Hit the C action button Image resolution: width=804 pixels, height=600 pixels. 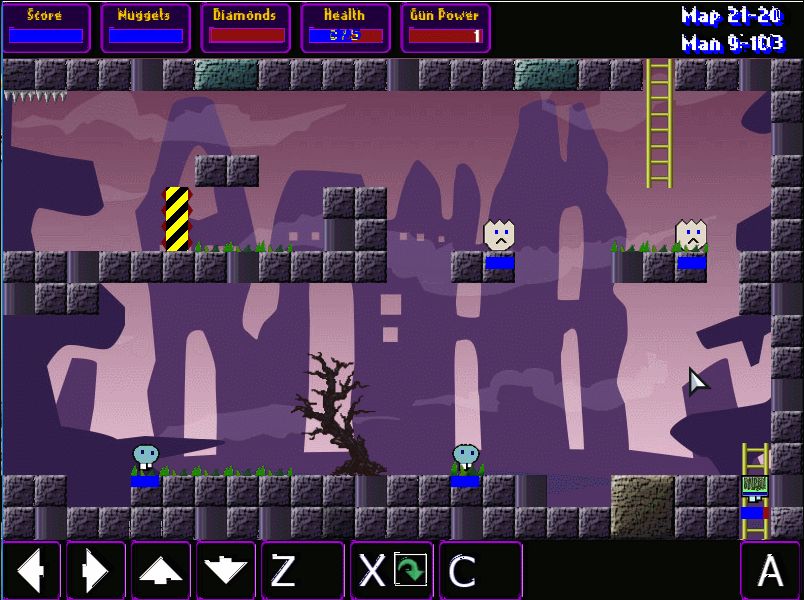[x=480, y=570]
